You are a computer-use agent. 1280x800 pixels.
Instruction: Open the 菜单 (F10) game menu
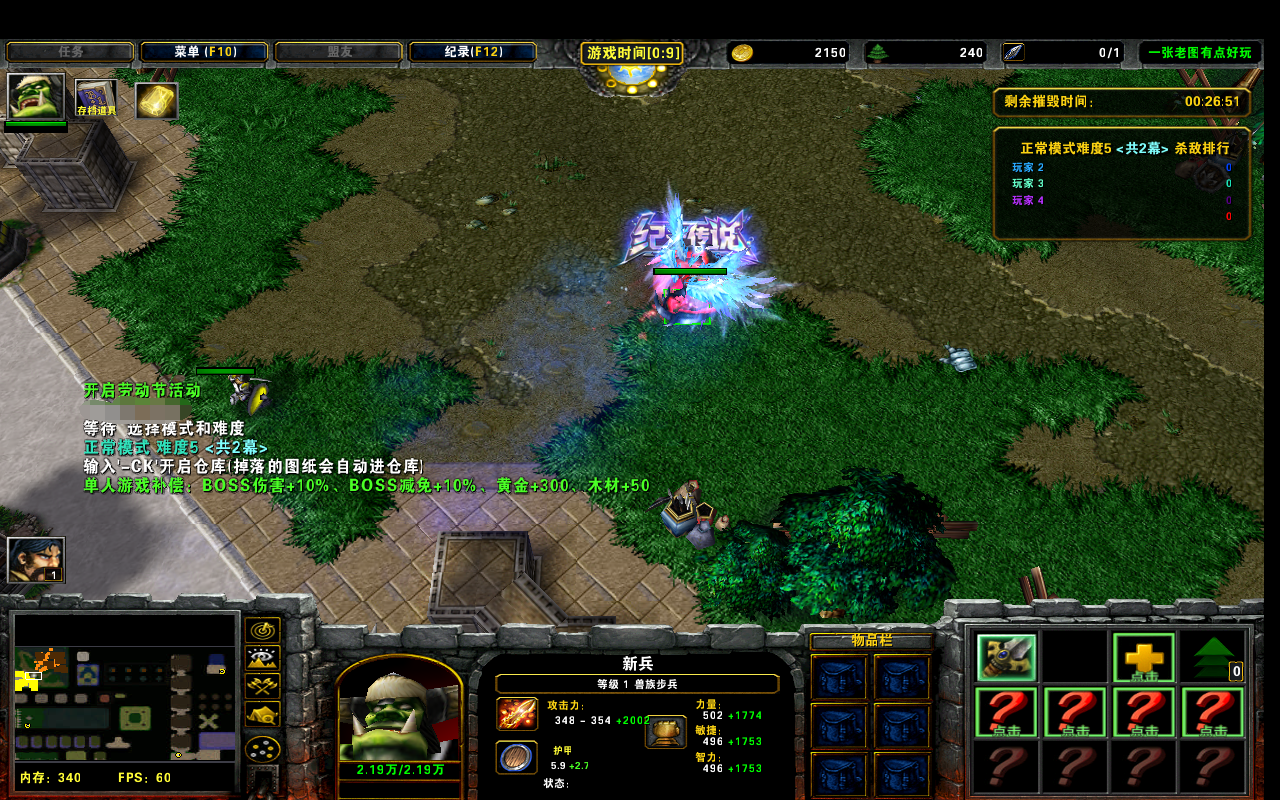[204, 52]
